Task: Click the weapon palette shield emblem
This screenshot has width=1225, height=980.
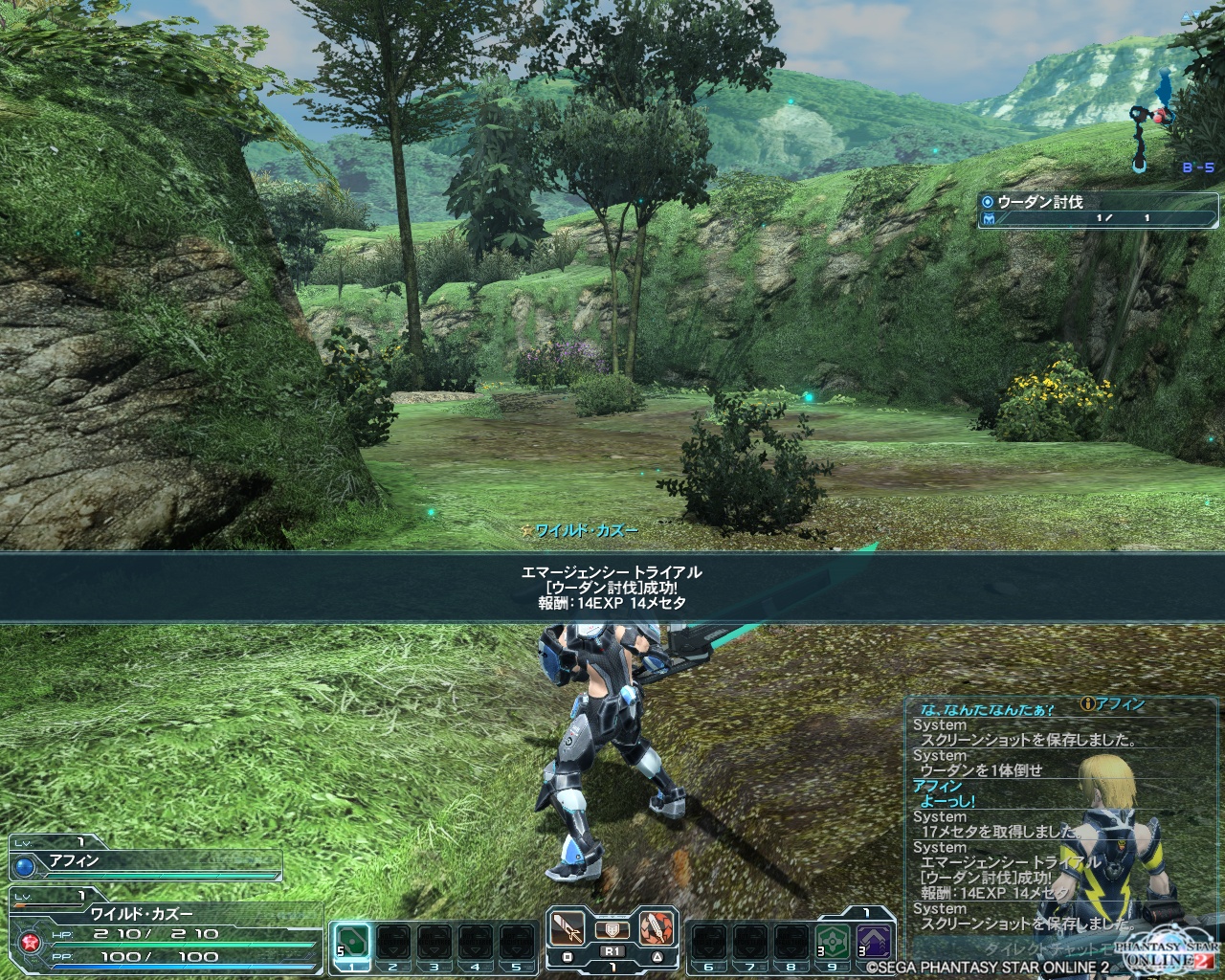Action: click(x=611, y=928)
